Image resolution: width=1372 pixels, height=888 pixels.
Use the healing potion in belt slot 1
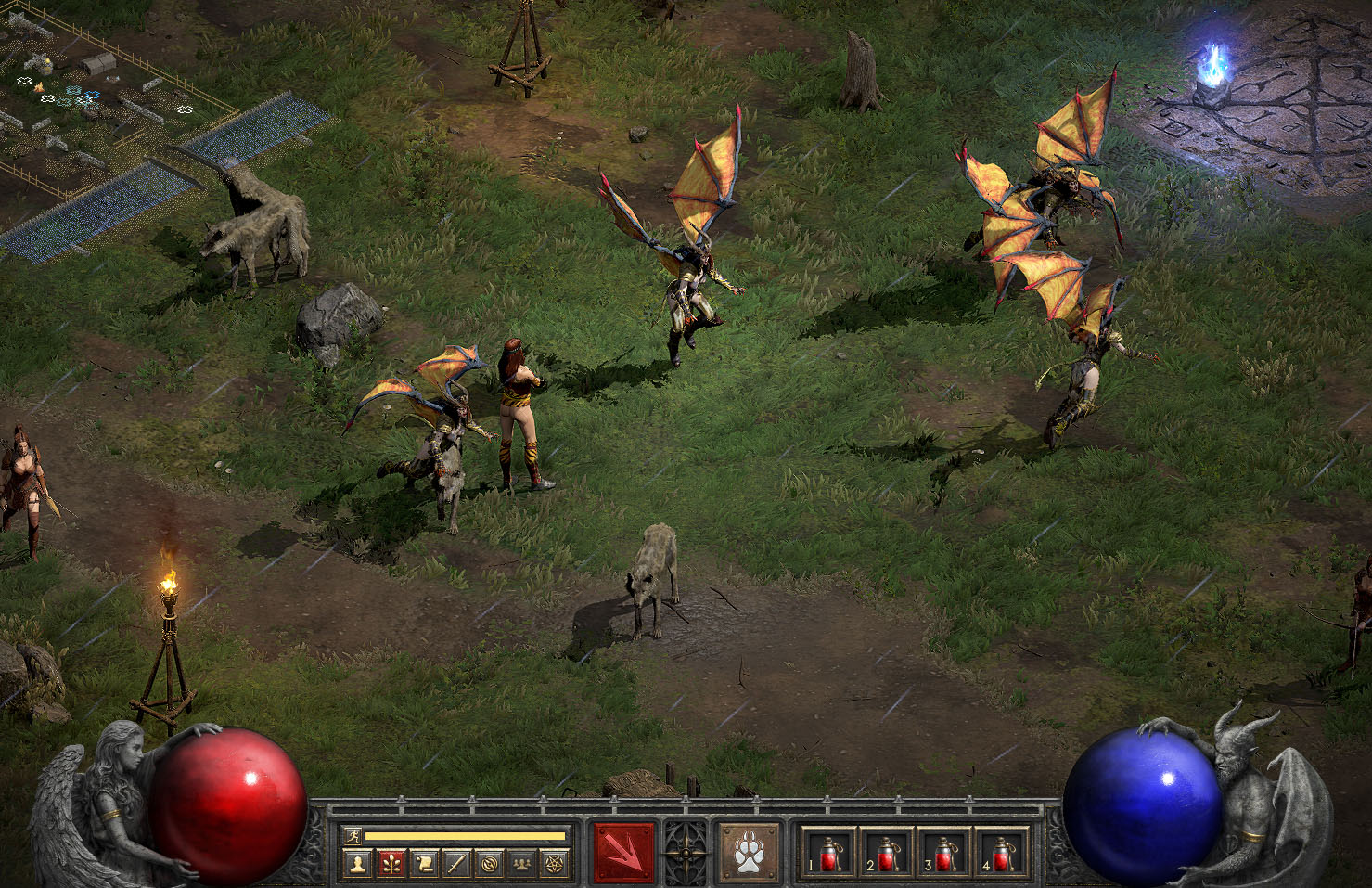click(x=830, y=853)
